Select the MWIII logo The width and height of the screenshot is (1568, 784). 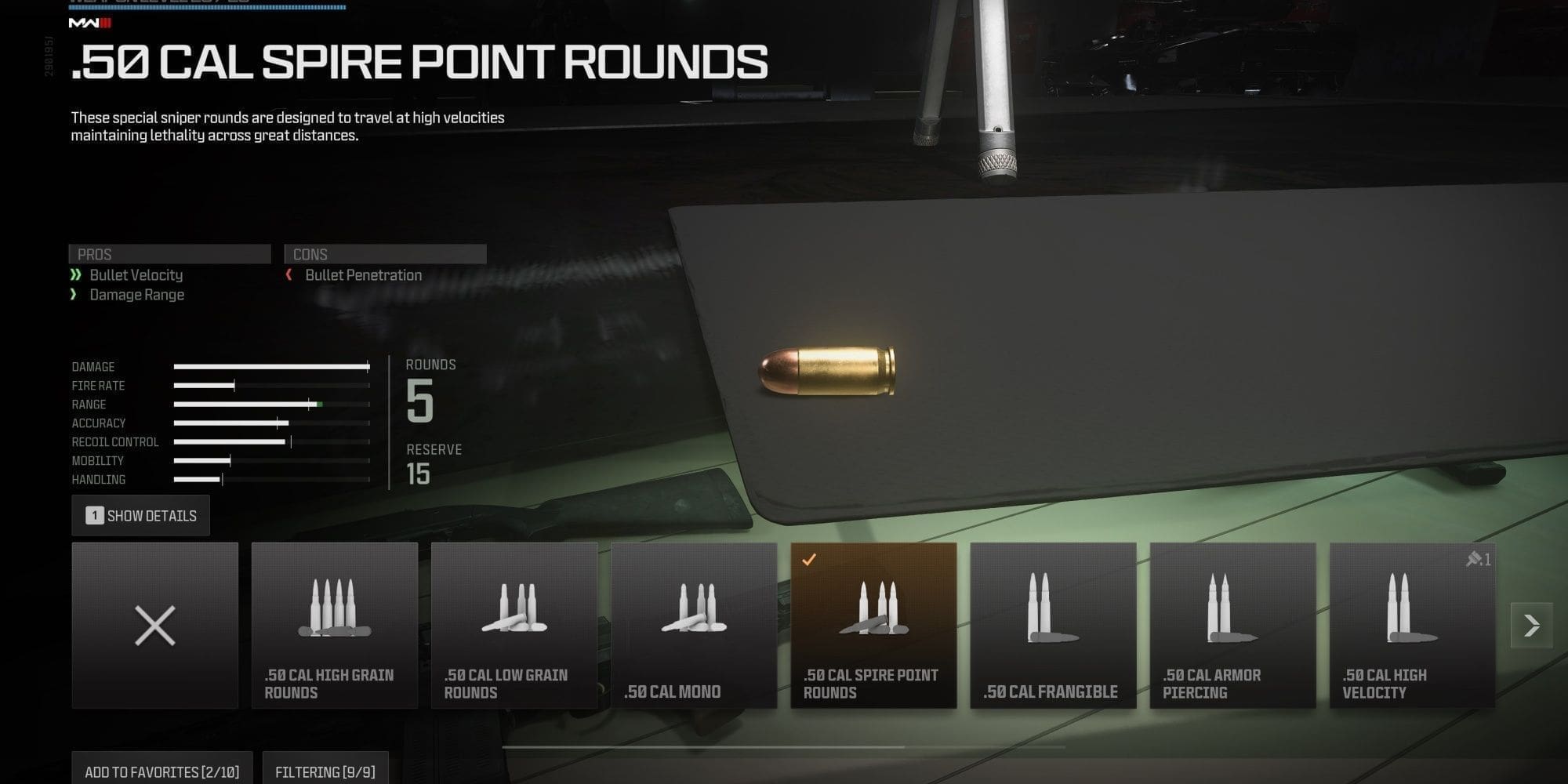[89, 24]
